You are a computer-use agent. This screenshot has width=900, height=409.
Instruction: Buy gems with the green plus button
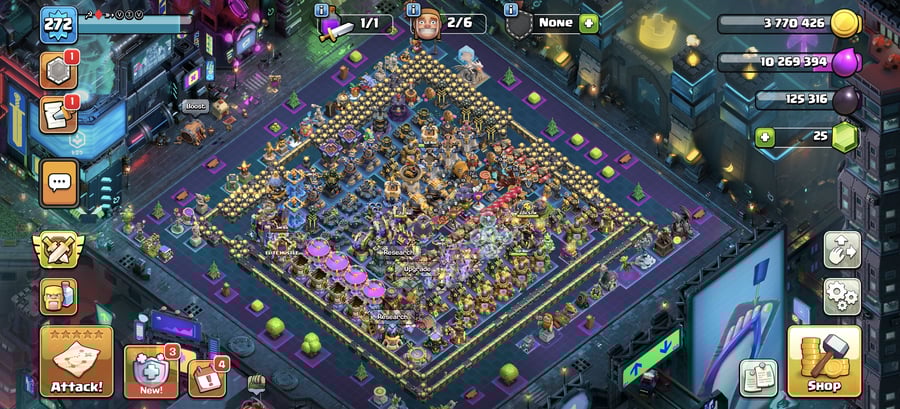coord(765,137)
